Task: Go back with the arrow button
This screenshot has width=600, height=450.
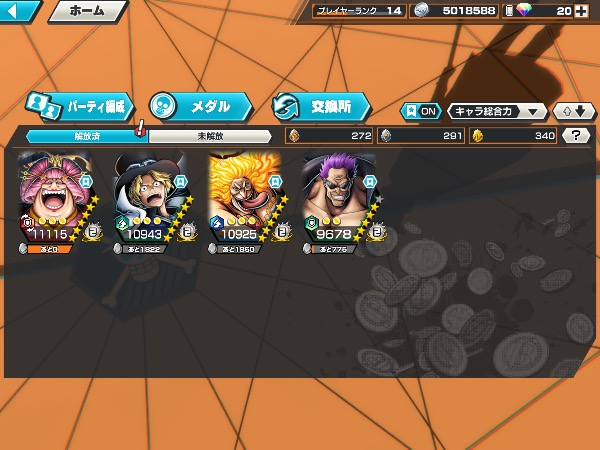Action: pos(20,11)
